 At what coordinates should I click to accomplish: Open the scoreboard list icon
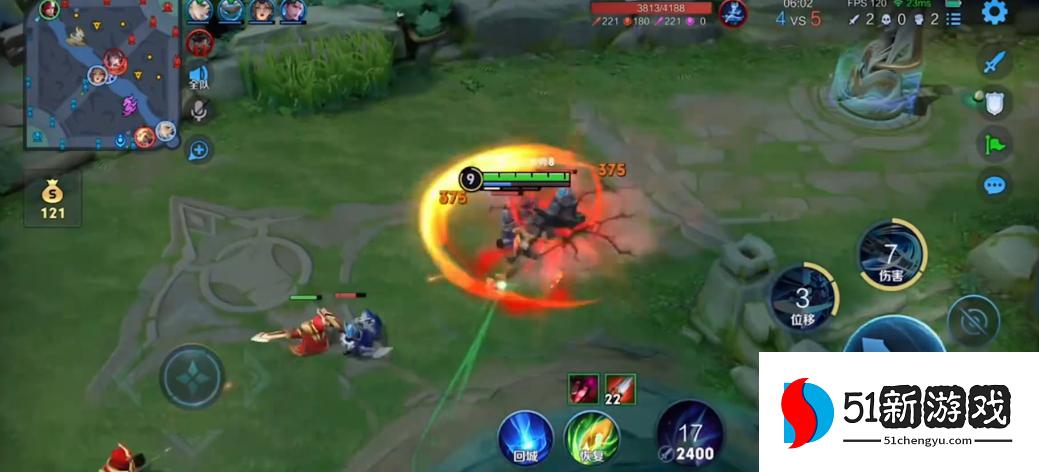[x=954, y=18]
